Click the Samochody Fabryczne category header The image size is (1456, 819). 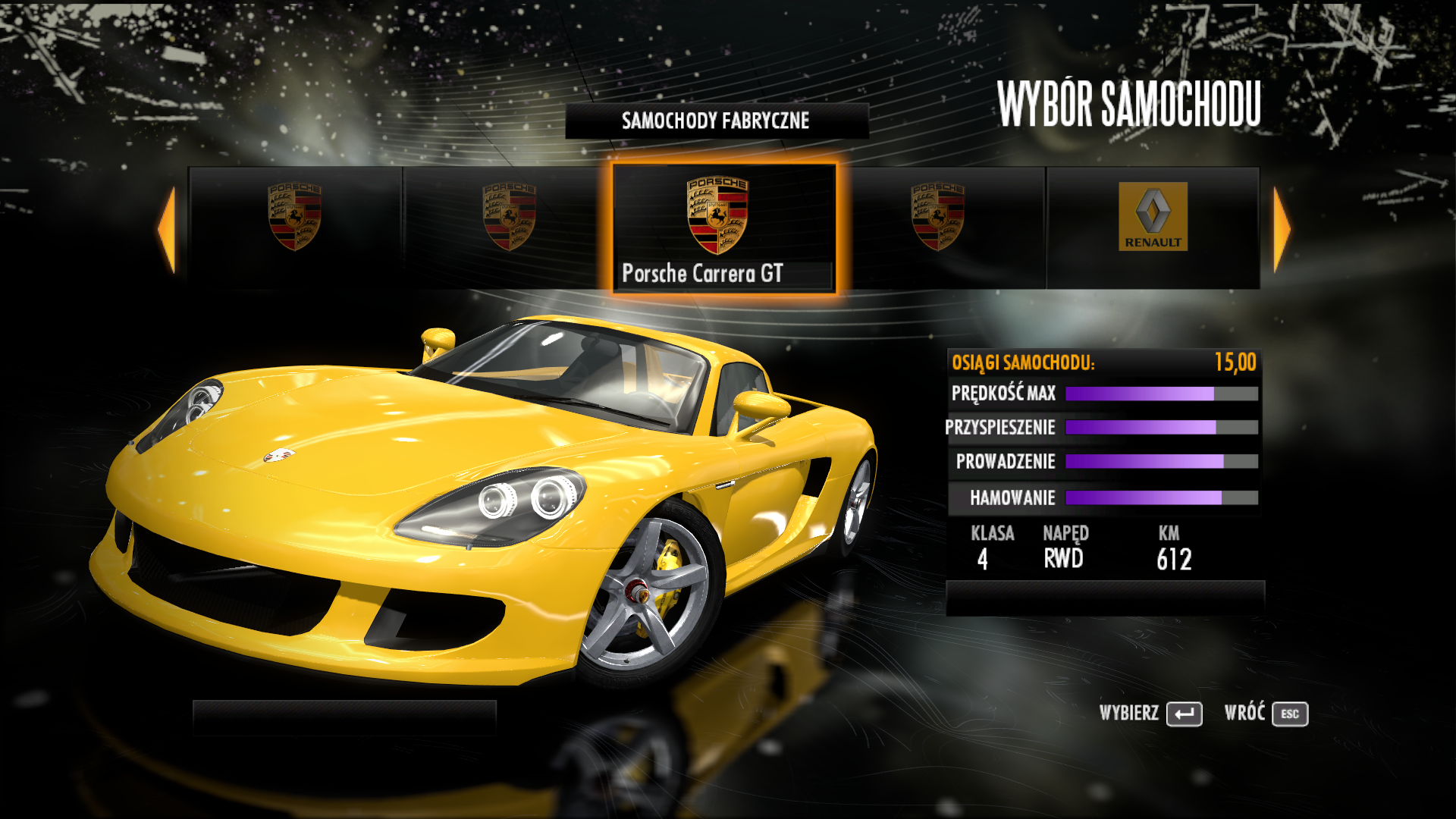pyautogui.click(x=716, y=121)
